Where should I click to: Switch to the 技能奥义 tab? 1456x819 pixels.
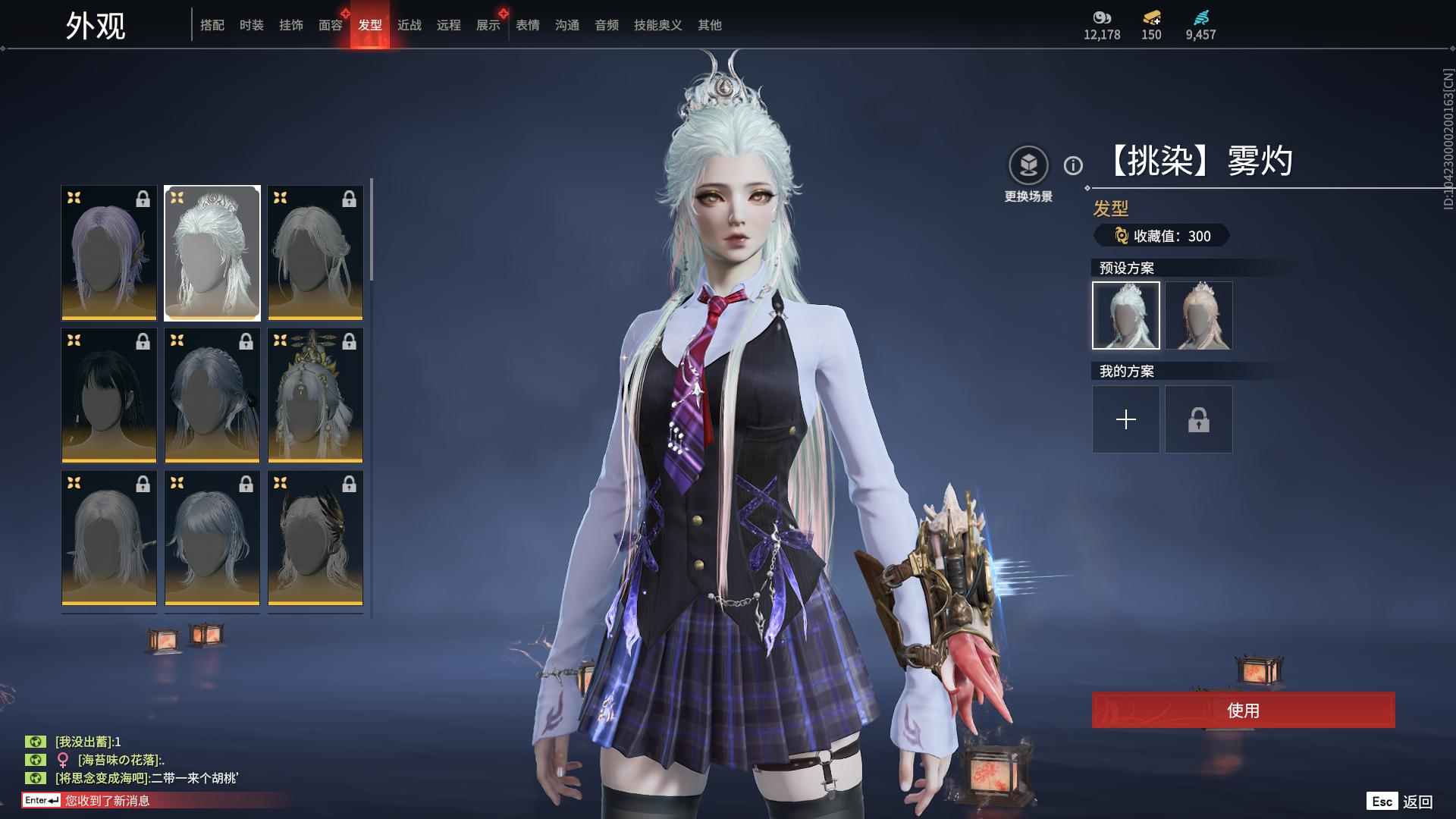click(658, 25)
